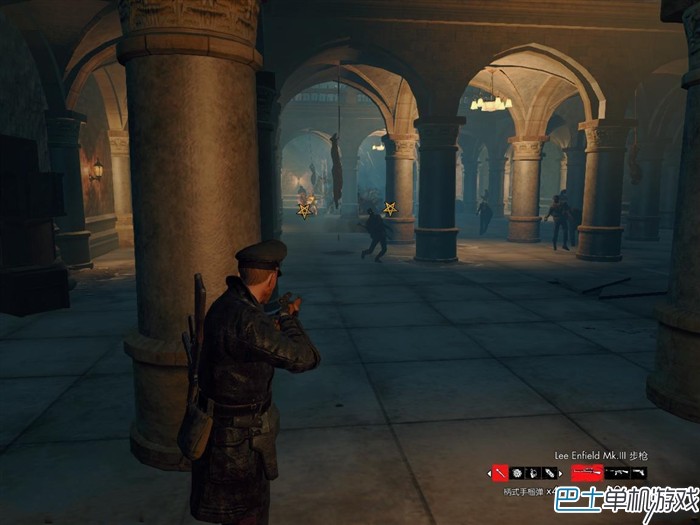700x525 pixels.
Task: Equip the Lee Enfield Mk.III rifle slot
Action: 587,472
